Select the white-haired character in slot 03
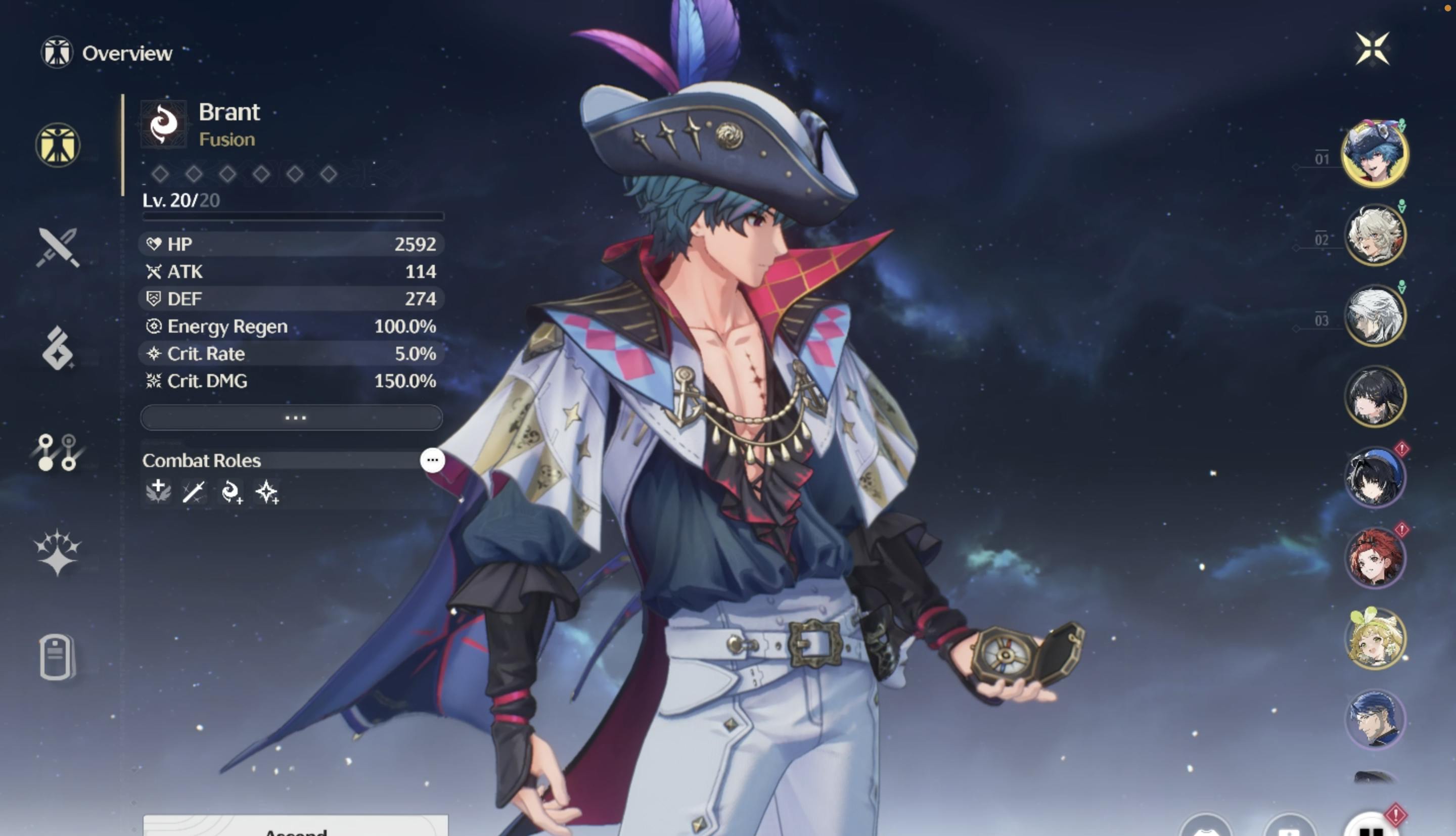The height and width of the screenshot is (836, 1456). coord(1375,316)
